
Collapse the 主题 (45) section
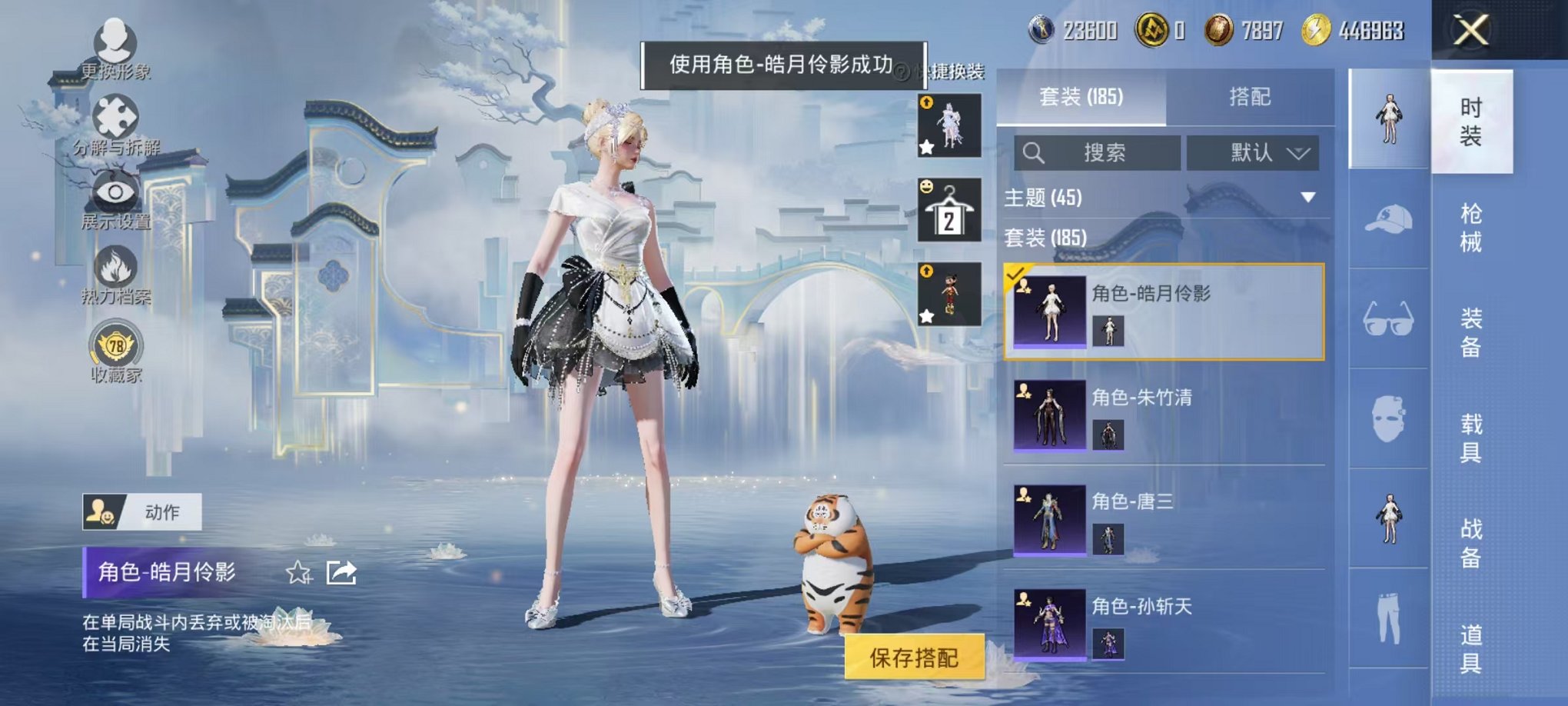[x=1310, y=197]
